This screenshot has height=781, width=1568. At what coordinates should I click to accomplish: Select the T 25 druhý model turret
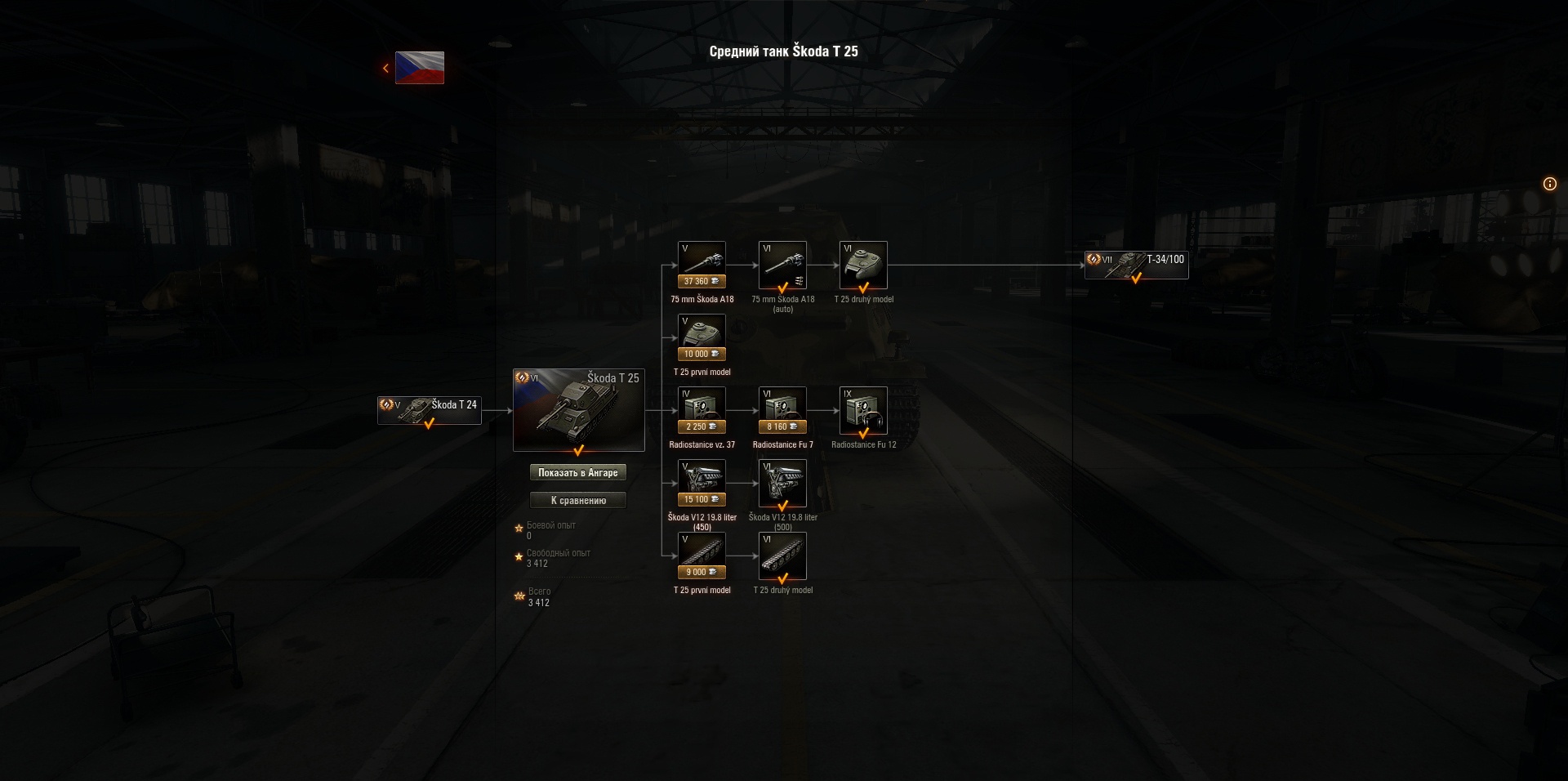[863, 265]
